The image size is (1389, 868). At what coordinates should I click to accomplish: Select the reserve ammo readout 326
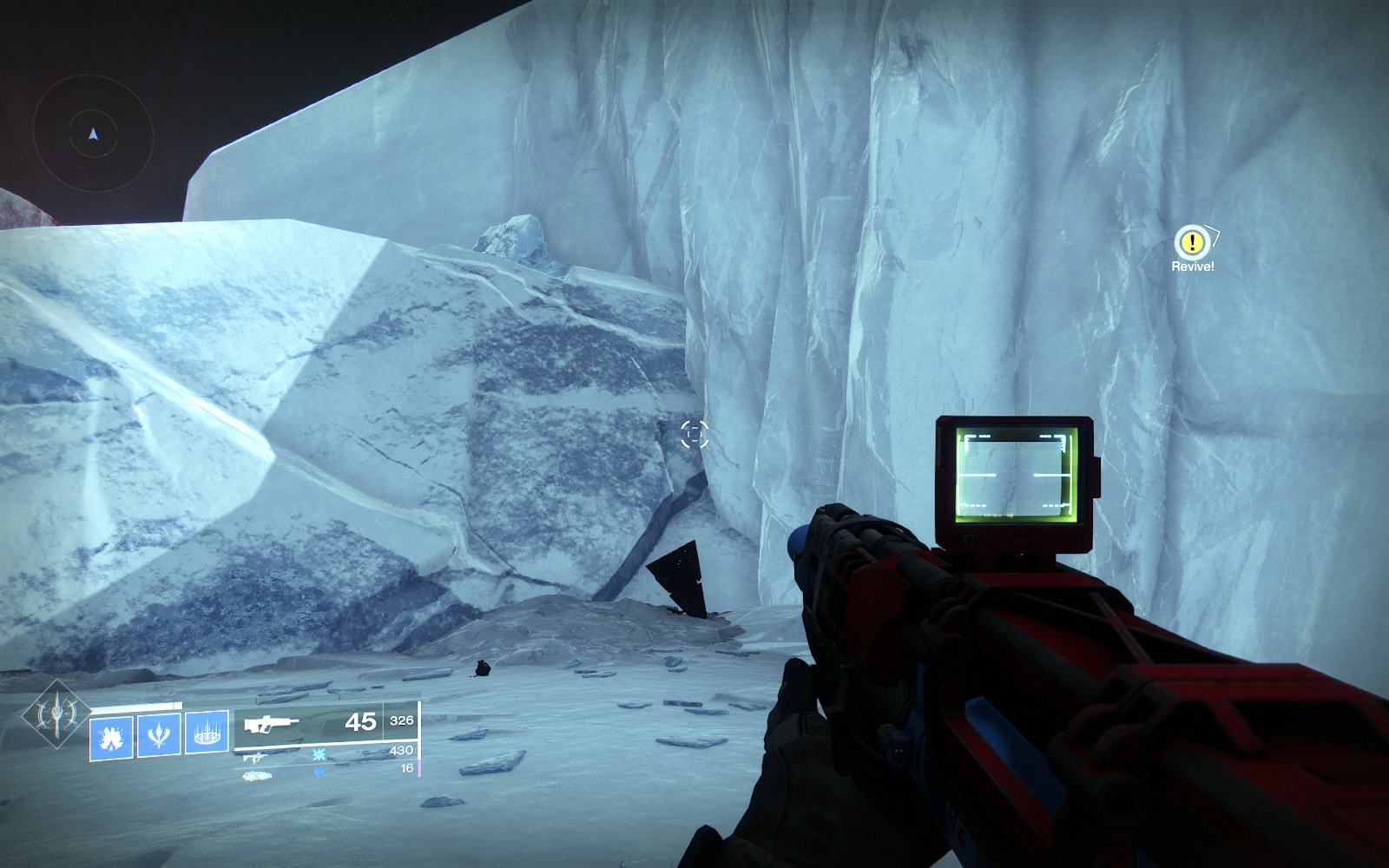(403, 720)
